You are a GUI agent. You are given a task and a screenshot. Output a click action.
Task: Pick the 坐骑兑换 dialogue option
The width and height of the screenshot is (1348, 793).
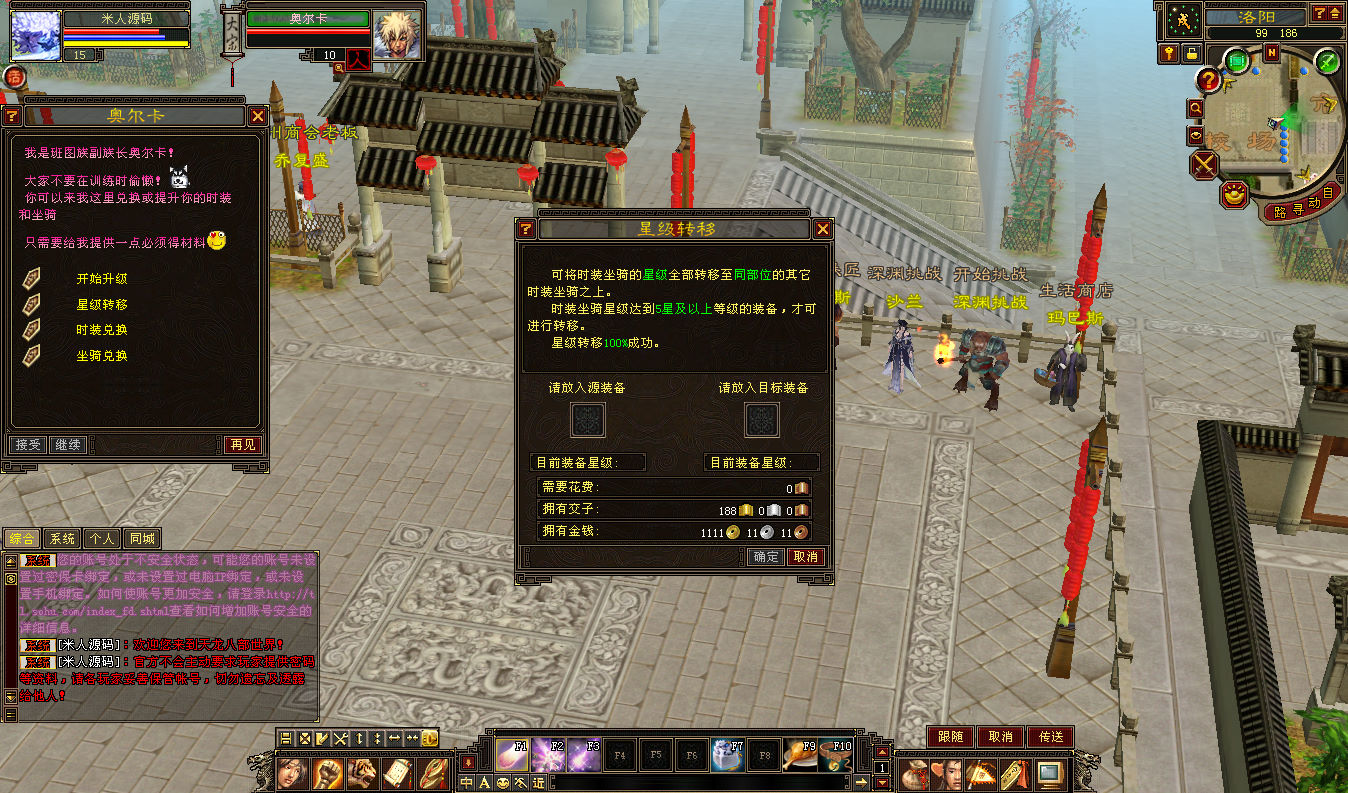click(x=102, y=356)
